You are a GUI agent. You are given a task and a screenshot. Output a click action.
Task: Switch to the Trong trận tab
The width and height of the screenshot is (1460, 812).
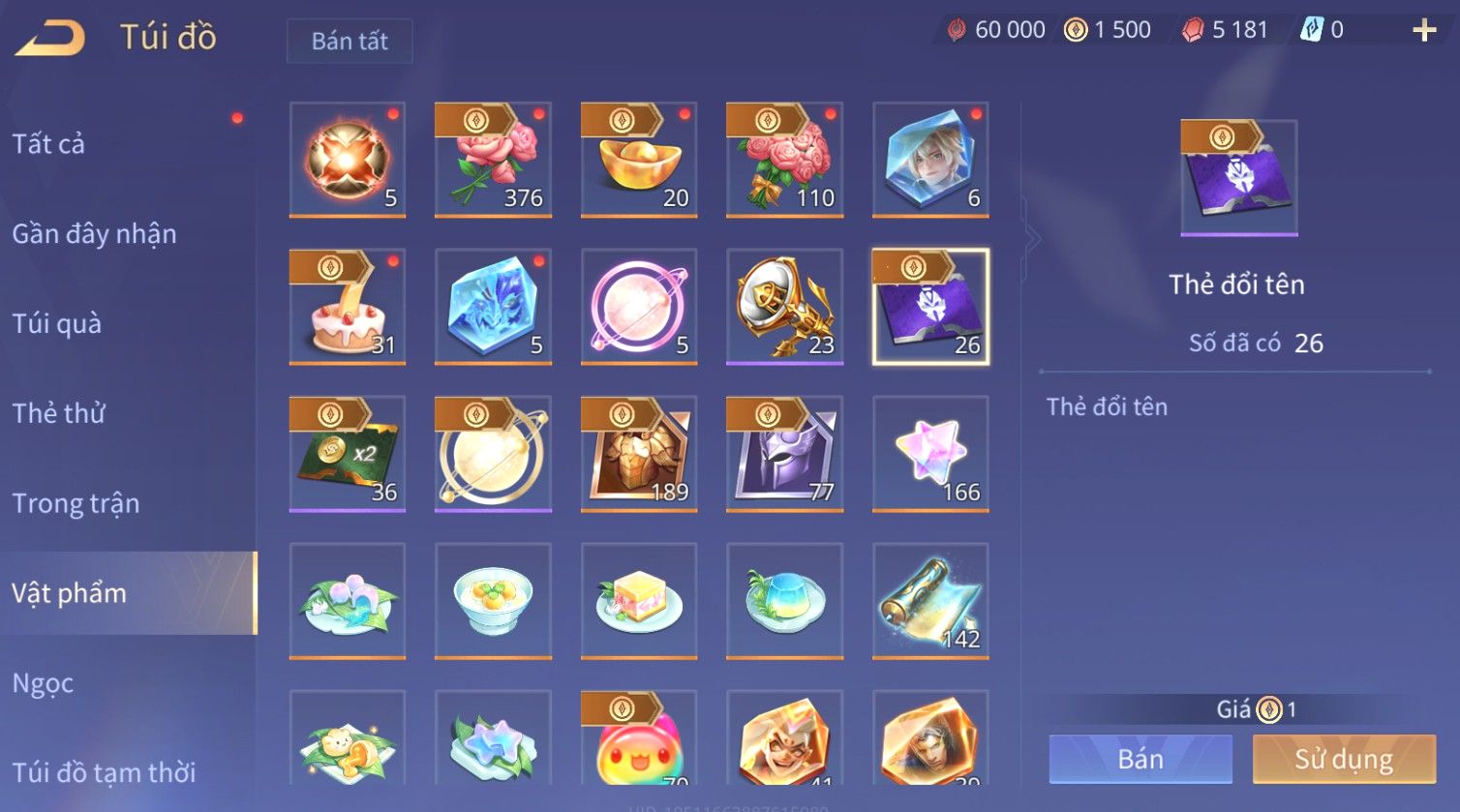click(x=76, y=503)
